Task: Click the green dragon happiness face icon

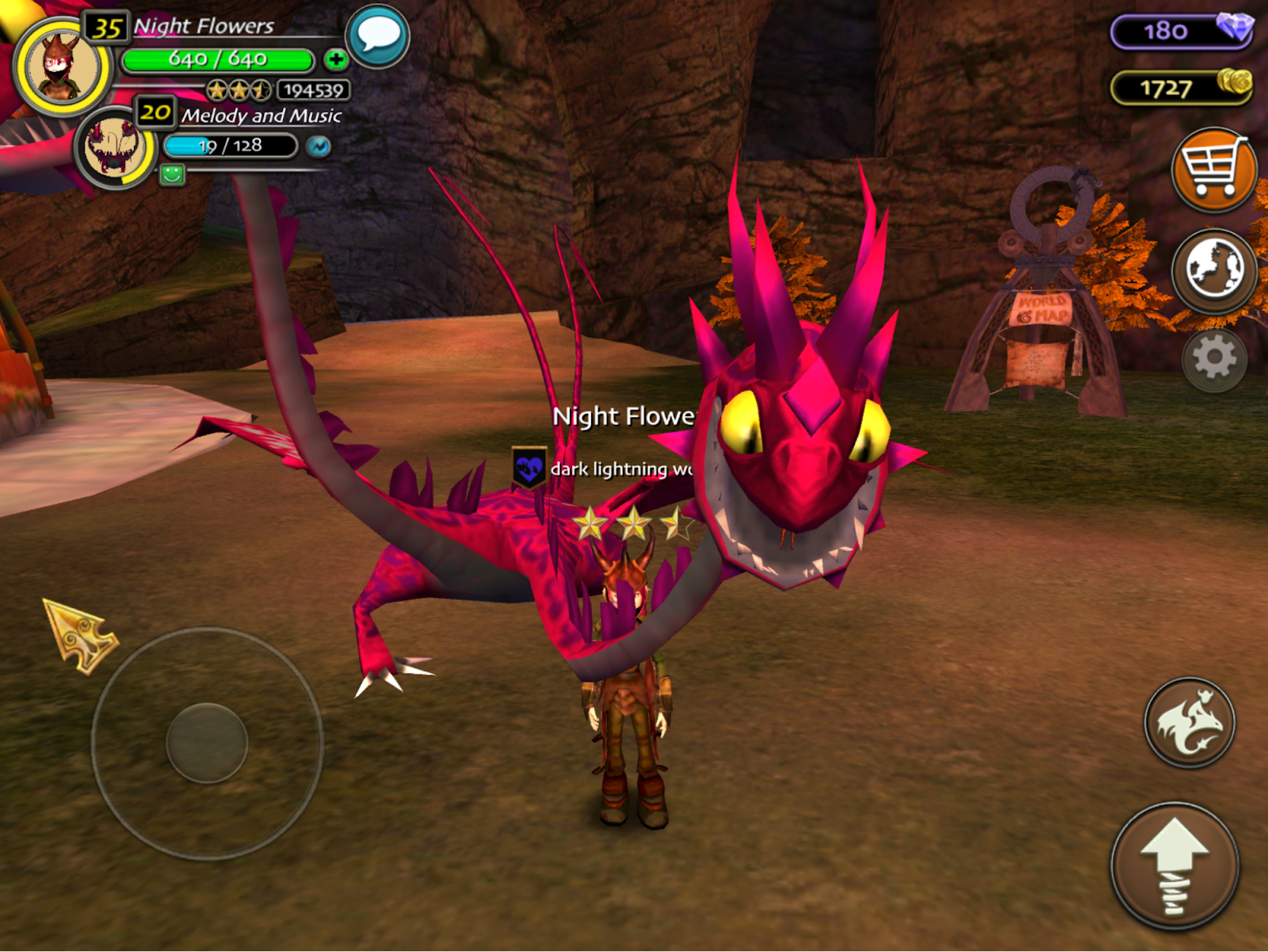Action: pyautogui.click(x=172, y=174)
